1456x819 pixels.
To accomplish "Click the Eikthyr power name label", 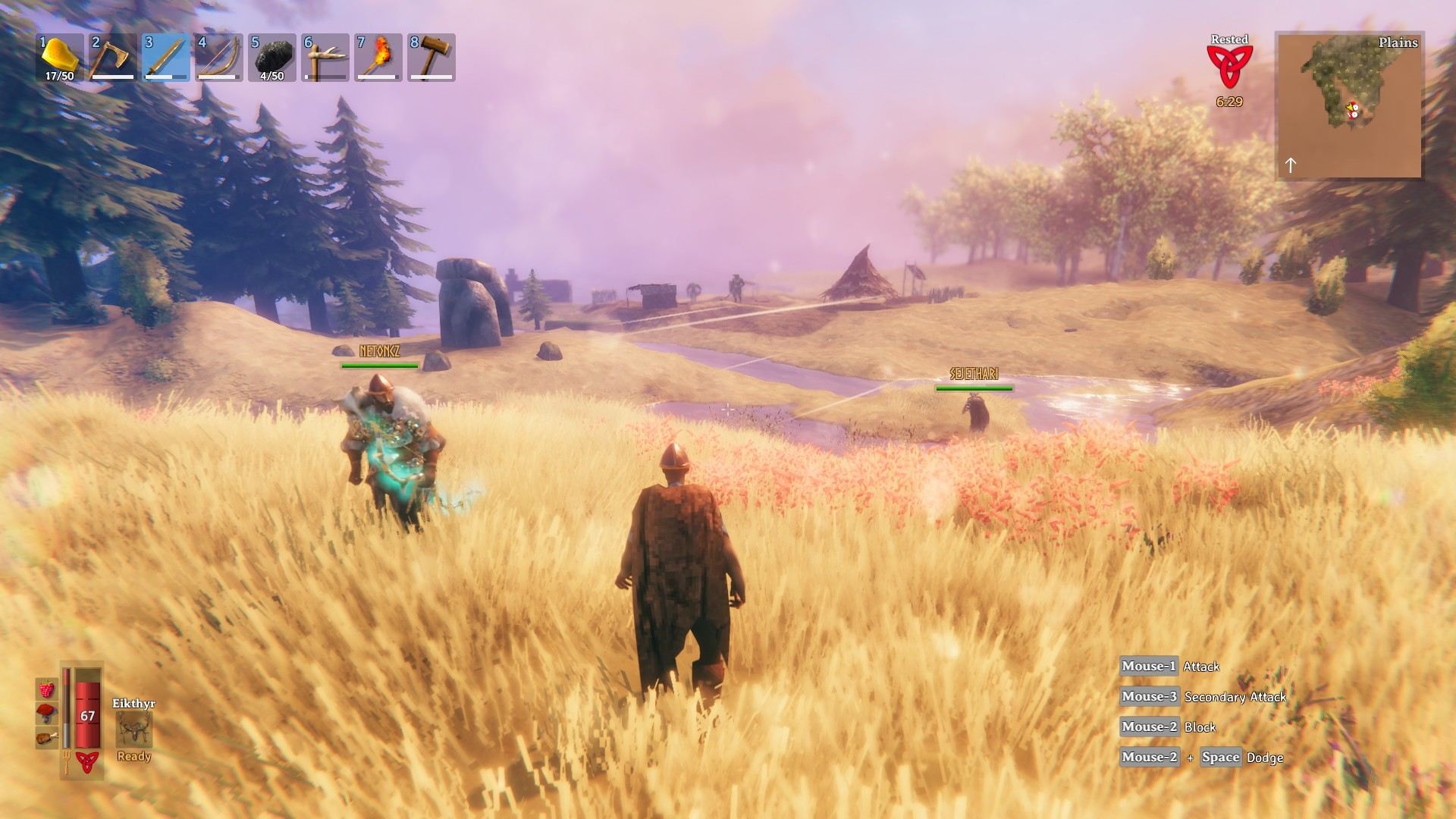I will click(x=133, y=701).
